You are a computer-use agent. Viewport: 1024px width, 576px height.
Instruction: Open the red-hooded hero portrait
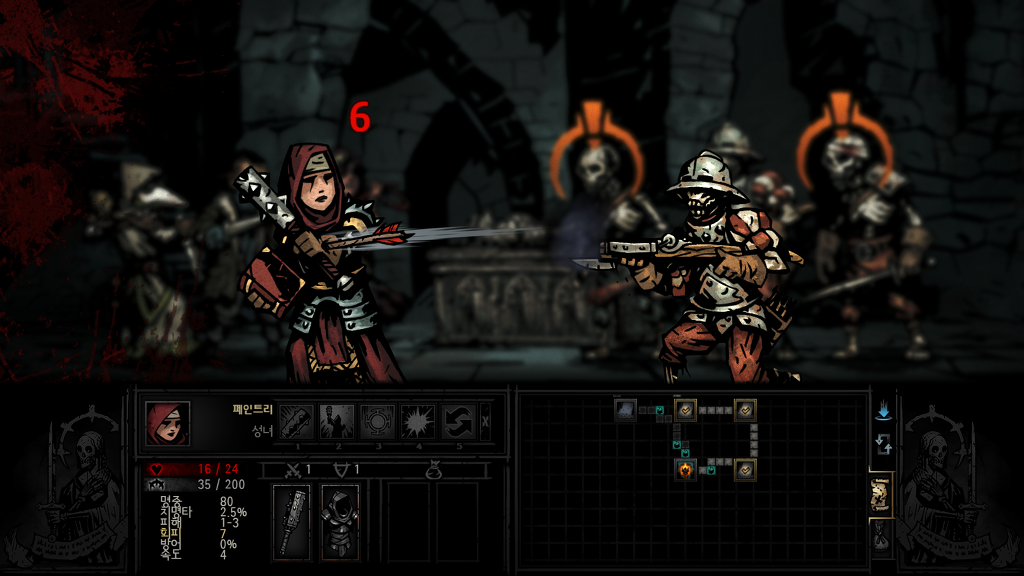[x=167, y=423]
